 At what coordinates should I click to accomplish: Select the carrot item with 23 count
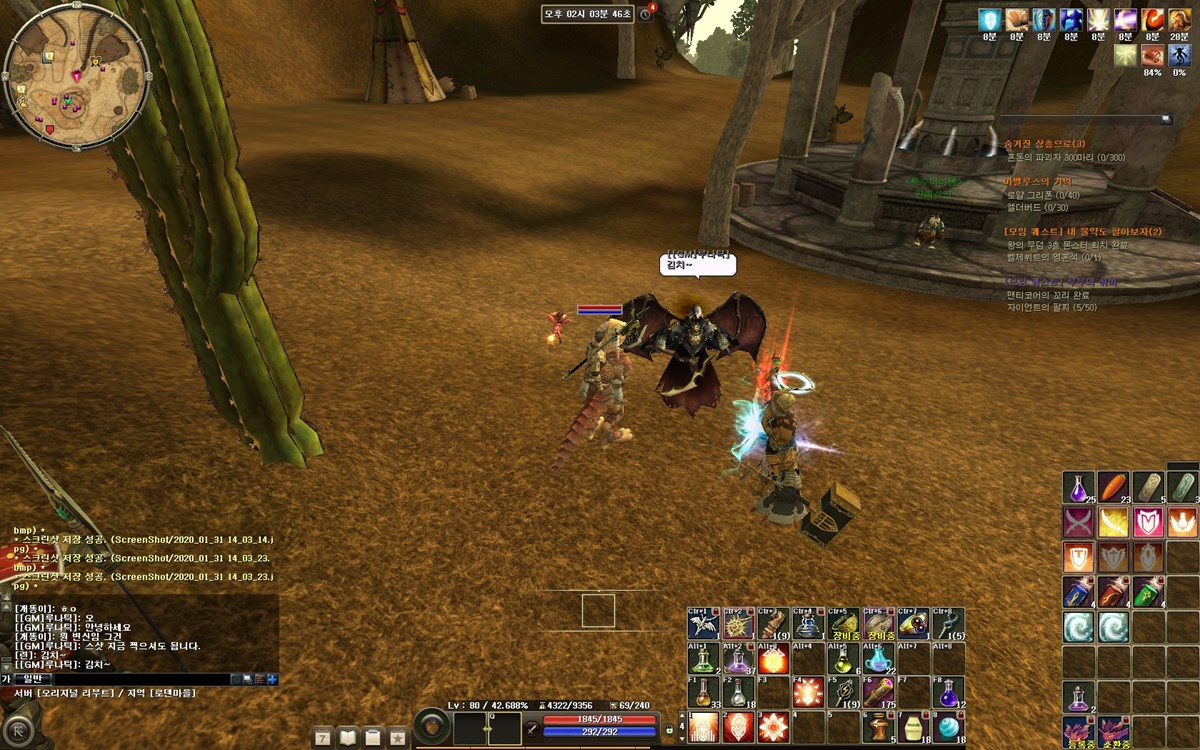[x=1113, y=487]
